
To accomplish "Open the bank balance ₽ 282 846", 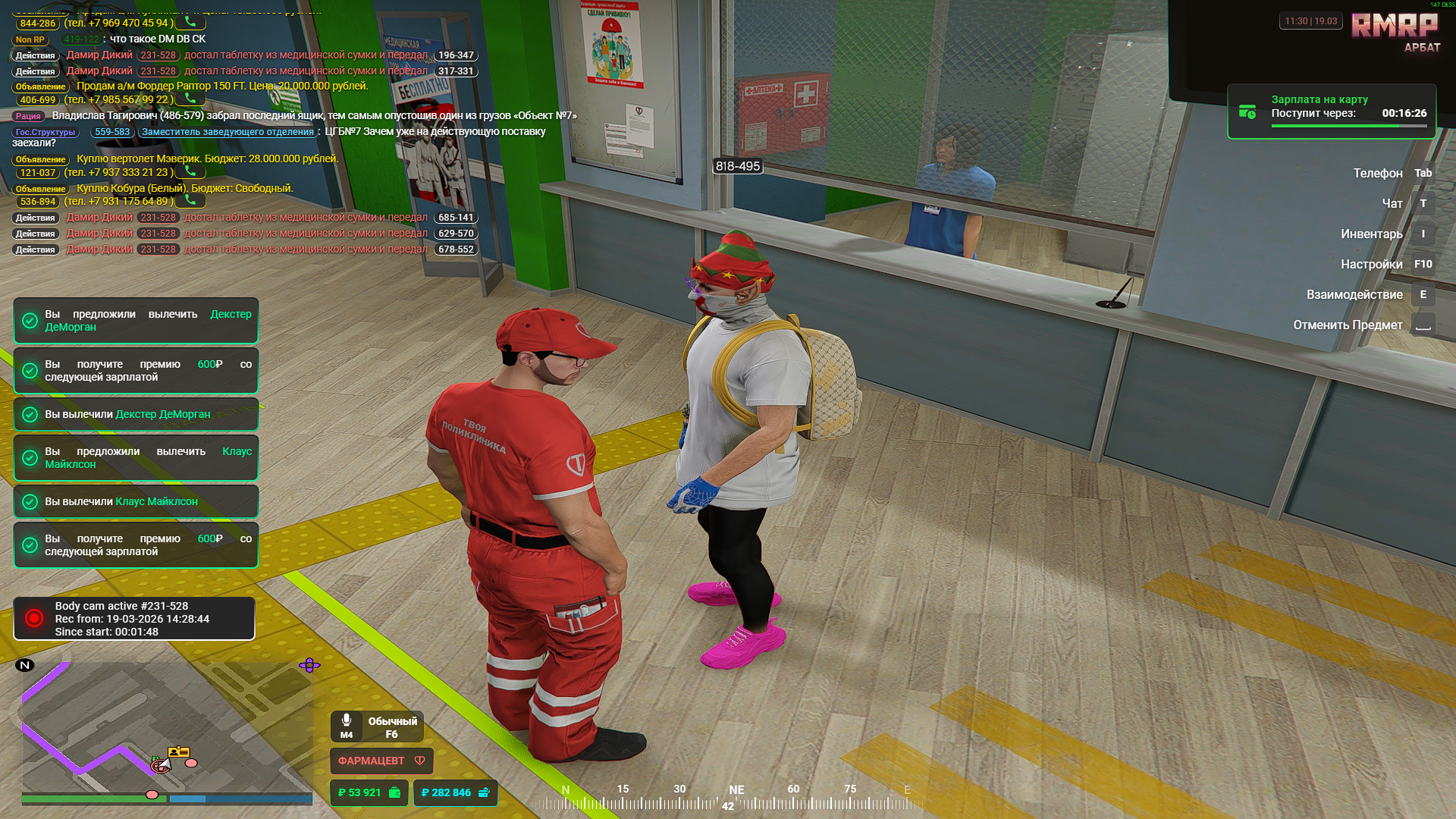I will [455, 792].
